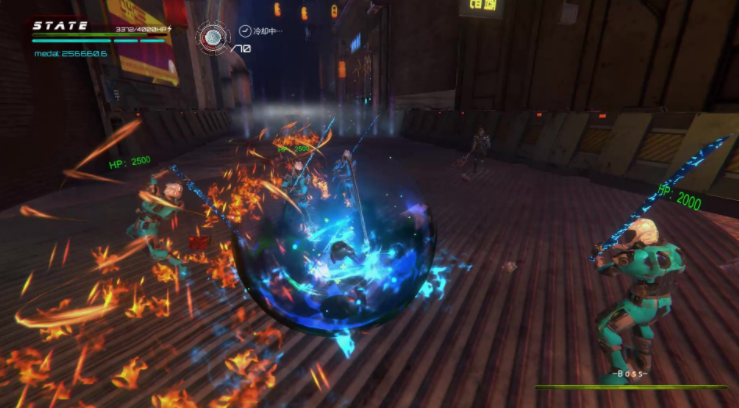Click the cooldown clock icon
The width and height of the screenshot is (739, 408).
point(246,32)
